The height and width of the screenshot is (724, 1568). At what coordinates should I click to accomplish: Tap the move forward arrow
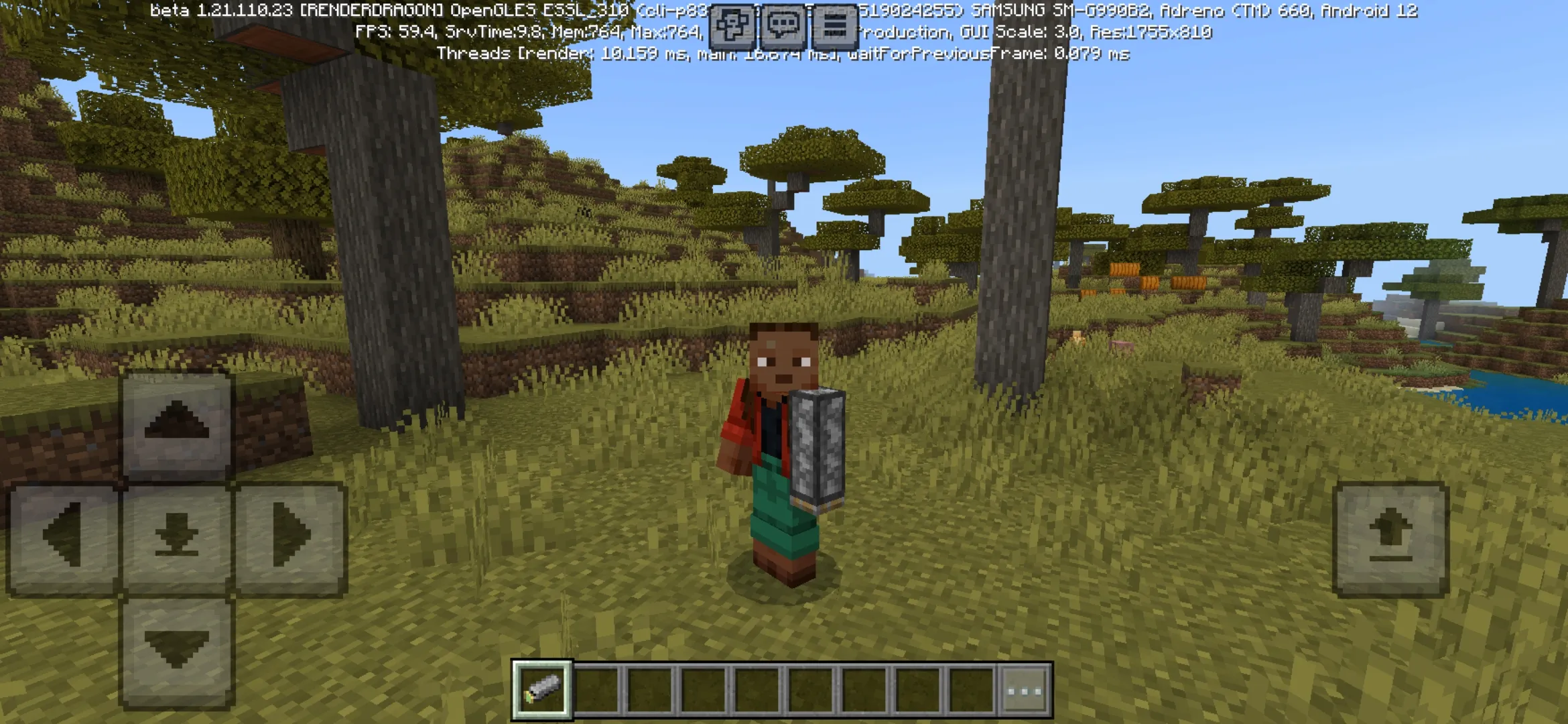(x=177, y=424)
